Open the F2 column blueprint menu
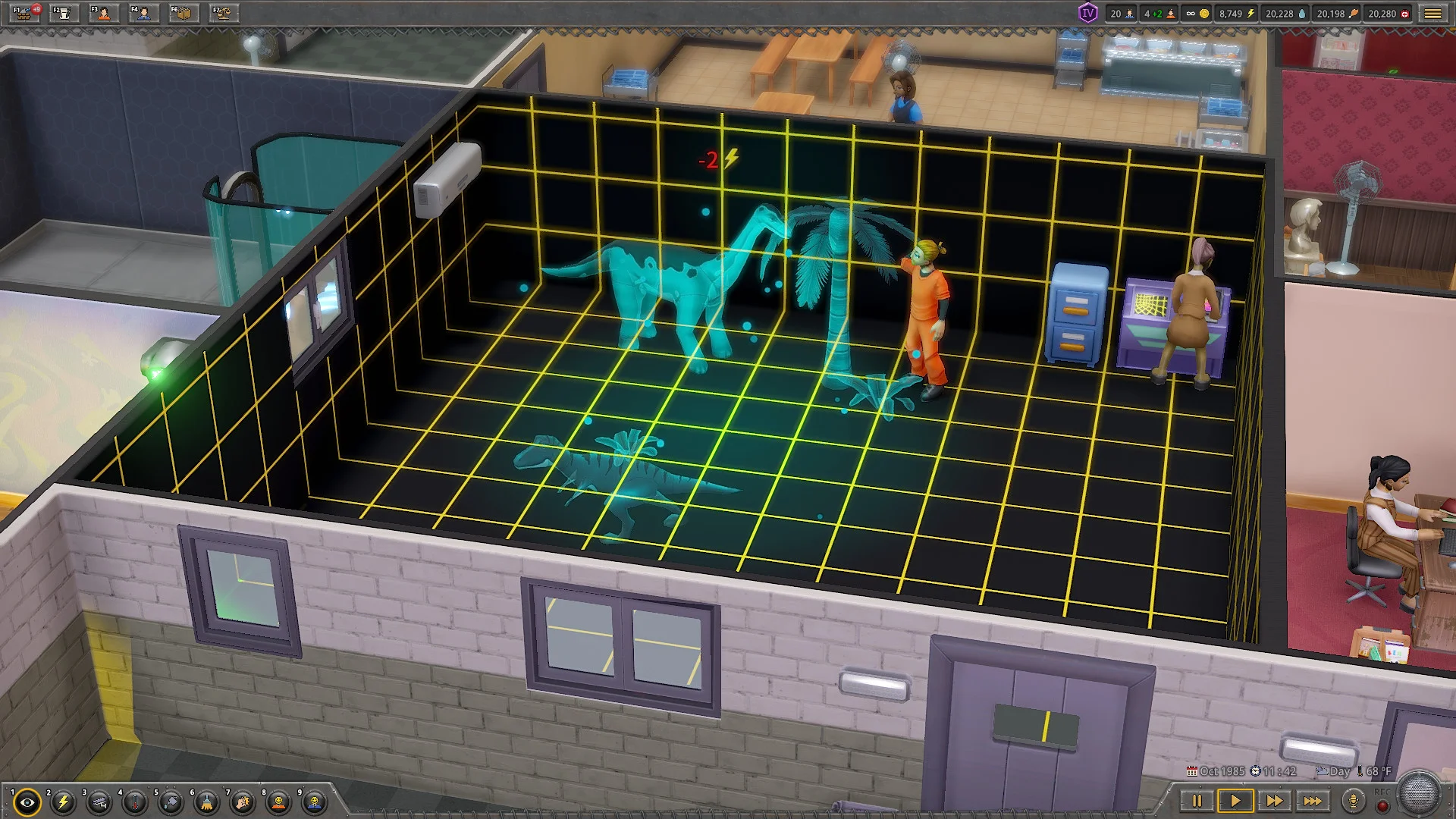 tap(64, 13)
